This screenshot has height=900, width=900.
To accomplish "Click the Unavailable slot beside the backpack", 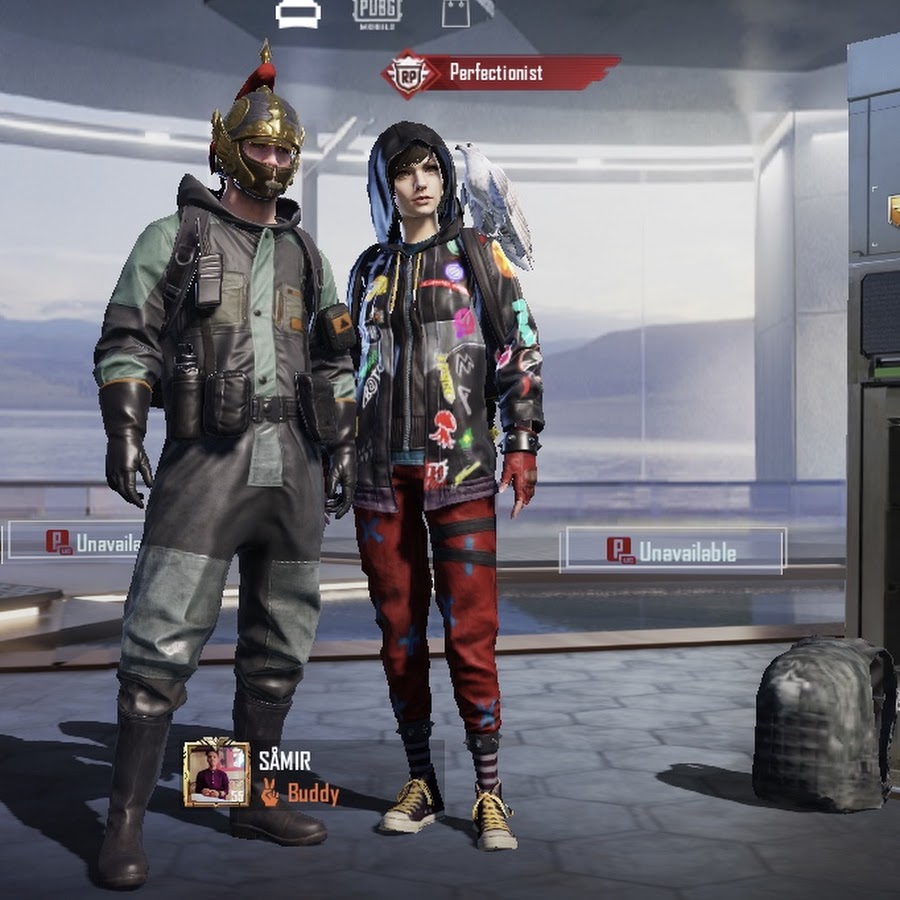I will click(673, 550).
